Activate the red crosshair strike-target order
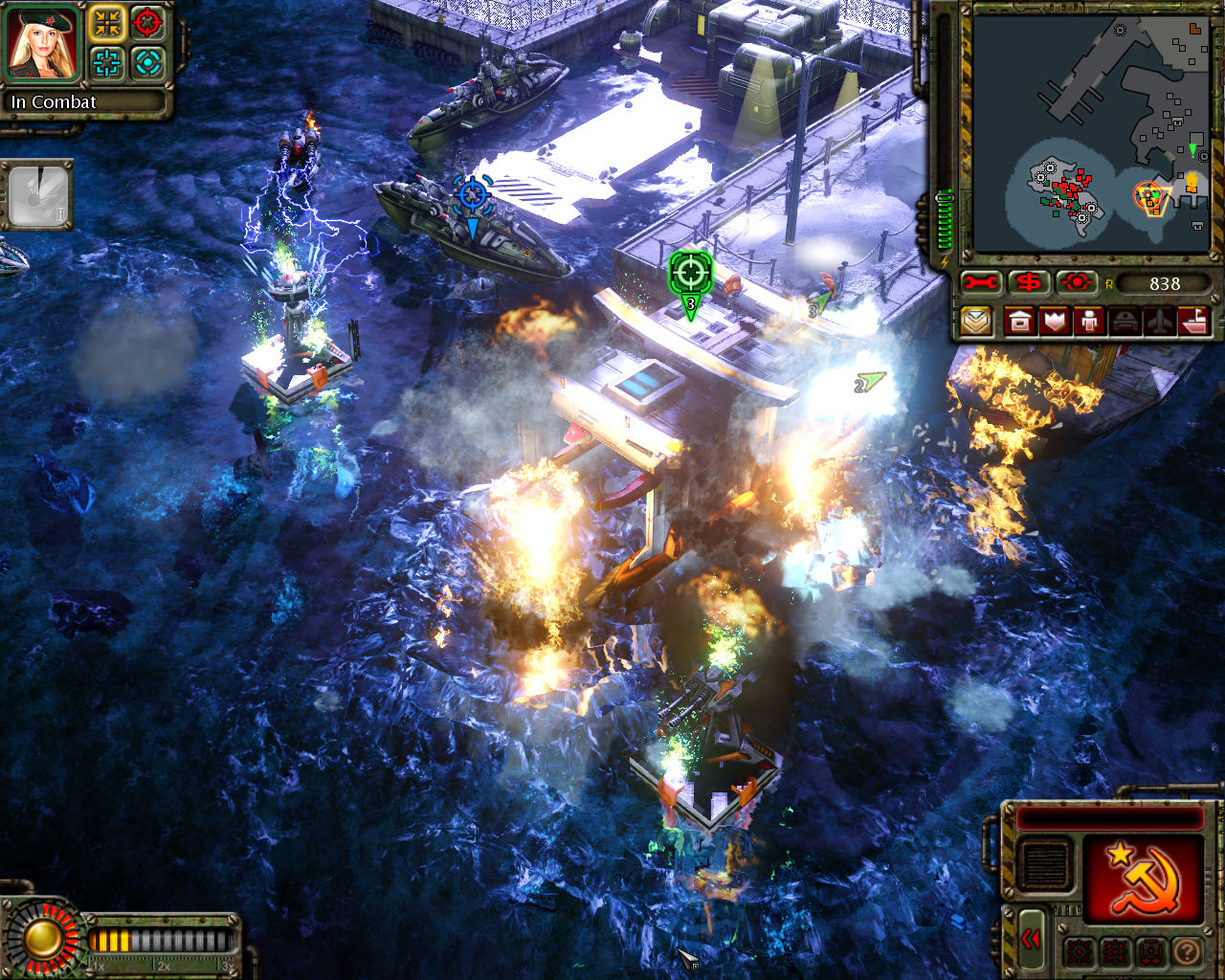The image size is (1225, 980). pos(146,24)
